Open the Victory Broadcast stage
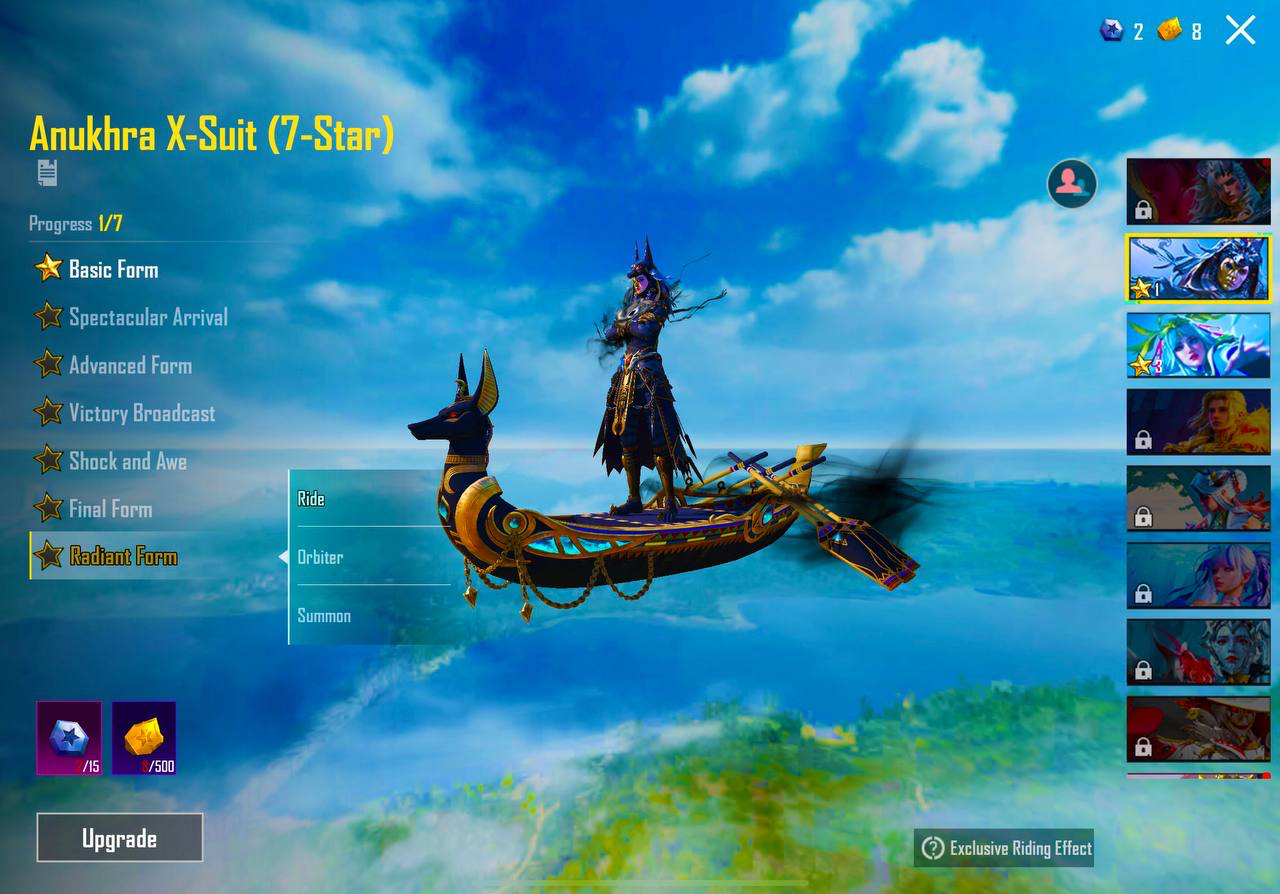This screenshot has width=1280, height=894. (x=141, y=413)
